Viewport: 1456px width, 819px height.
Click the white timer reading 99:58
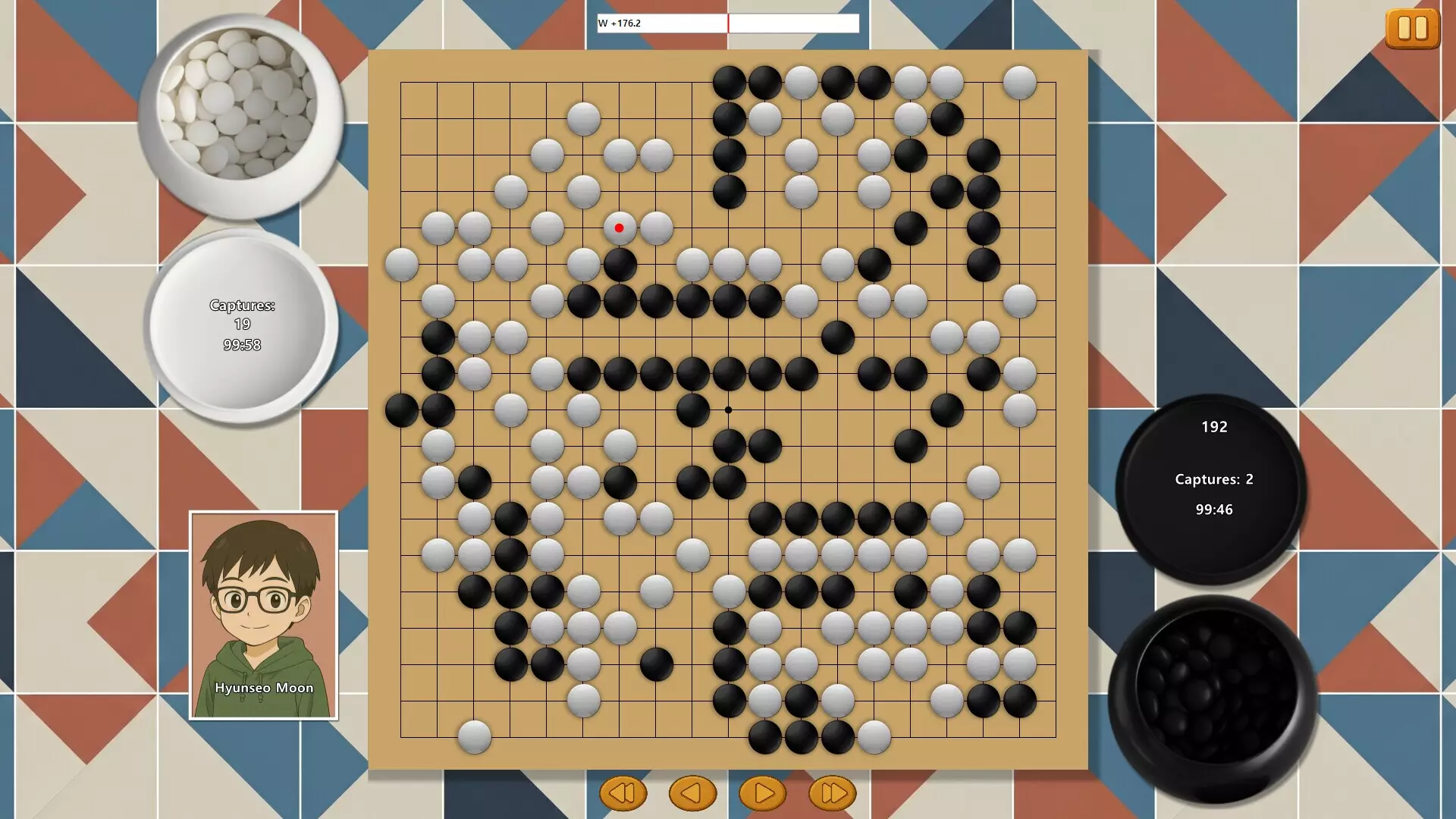coord(242,345)
